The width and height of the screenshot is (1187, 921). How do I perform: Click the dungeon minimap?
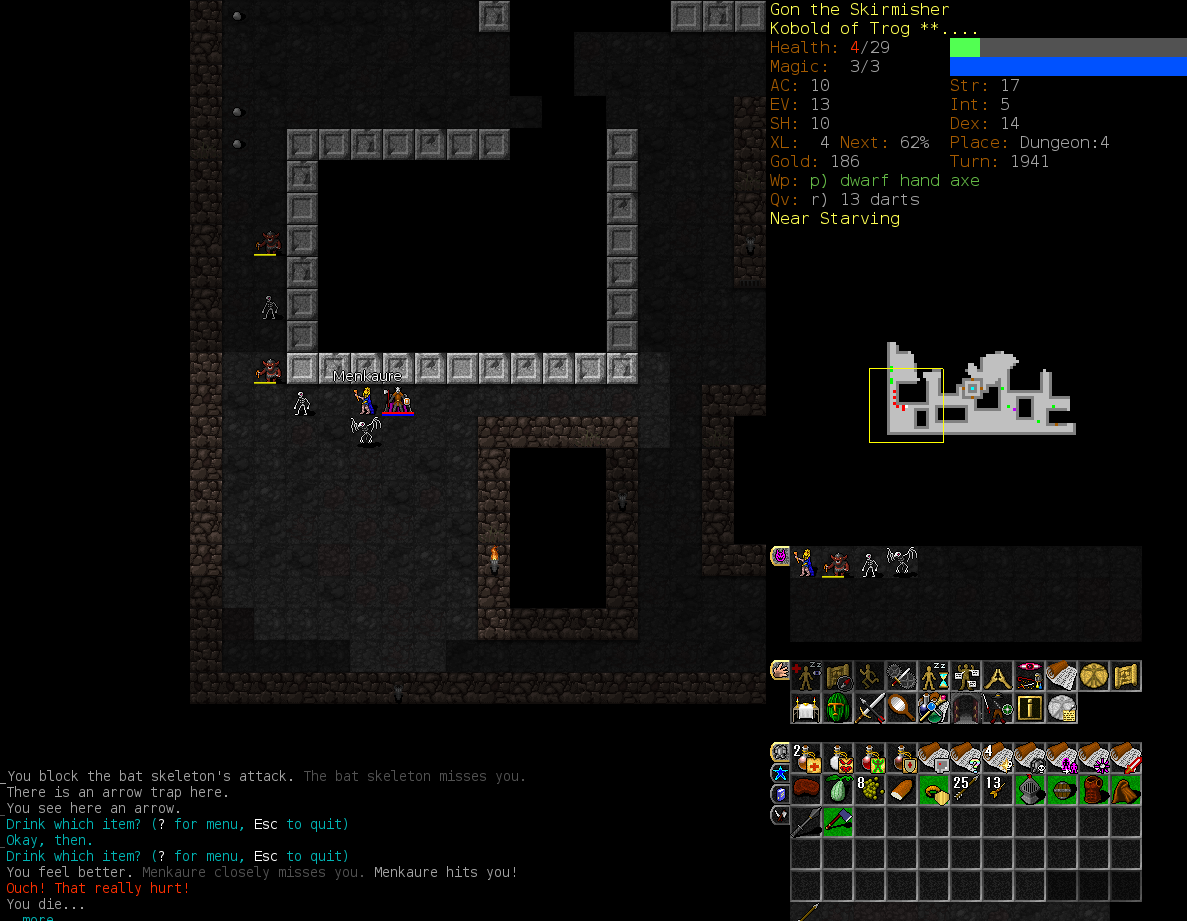click(970, 393)
